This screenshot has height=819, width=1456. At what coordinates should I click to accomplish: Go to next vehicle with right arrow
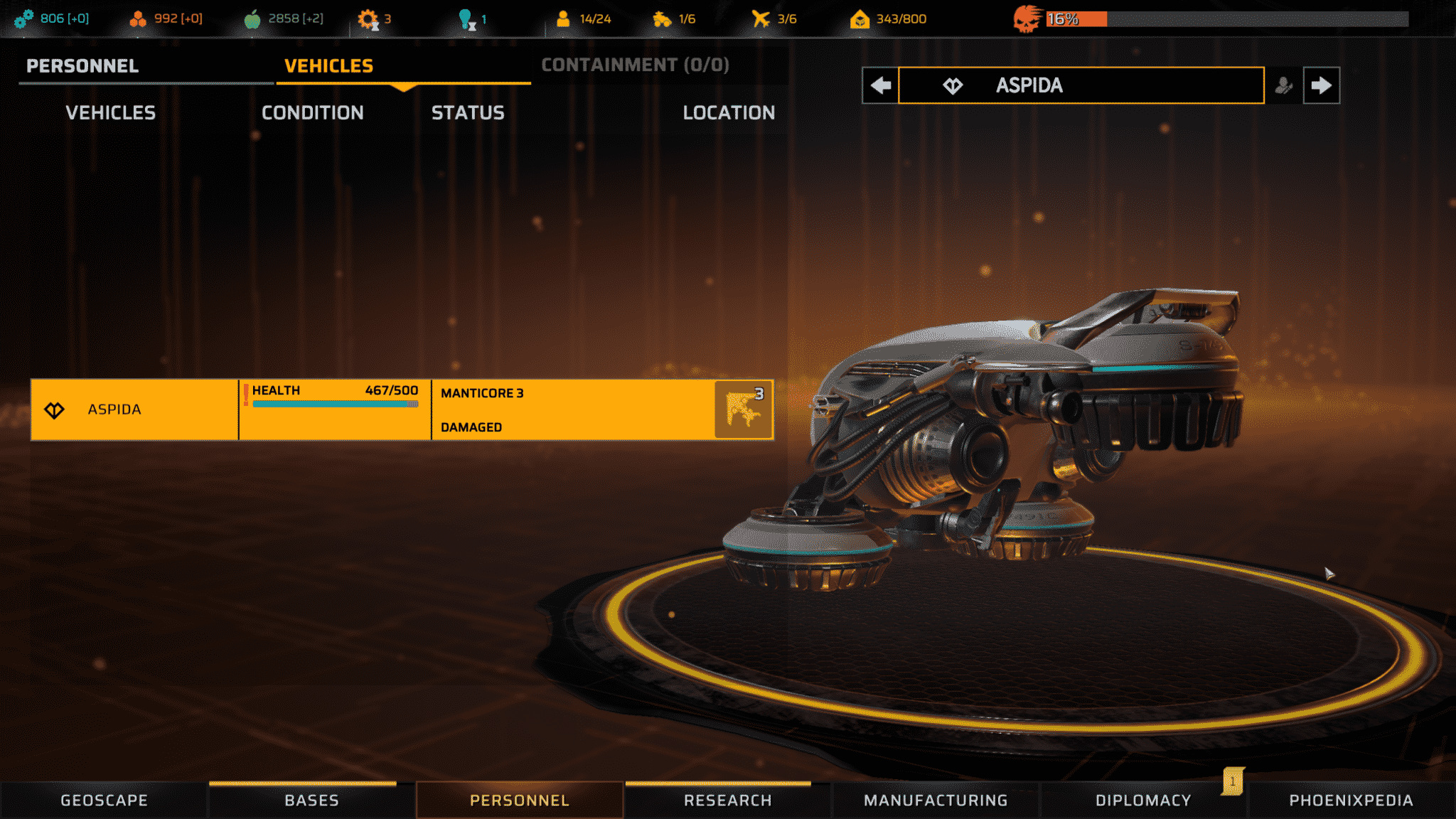1321,85
